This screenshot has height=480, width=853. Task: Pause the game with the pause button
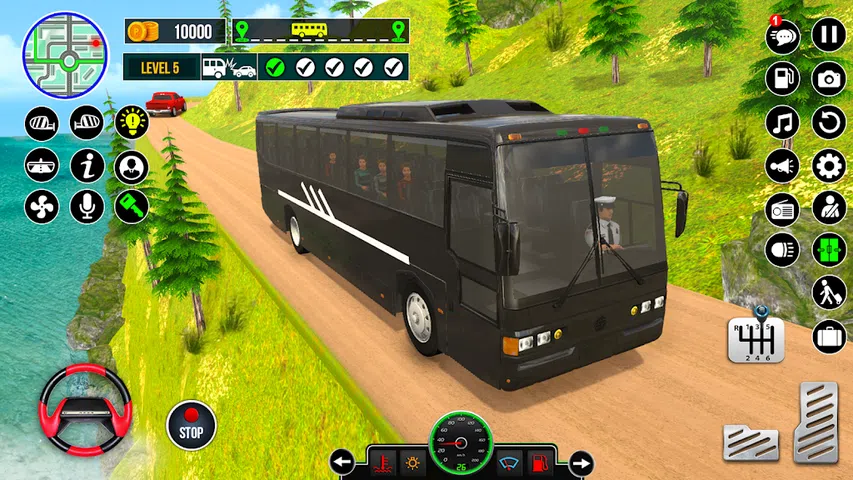[x=828, y=36]
